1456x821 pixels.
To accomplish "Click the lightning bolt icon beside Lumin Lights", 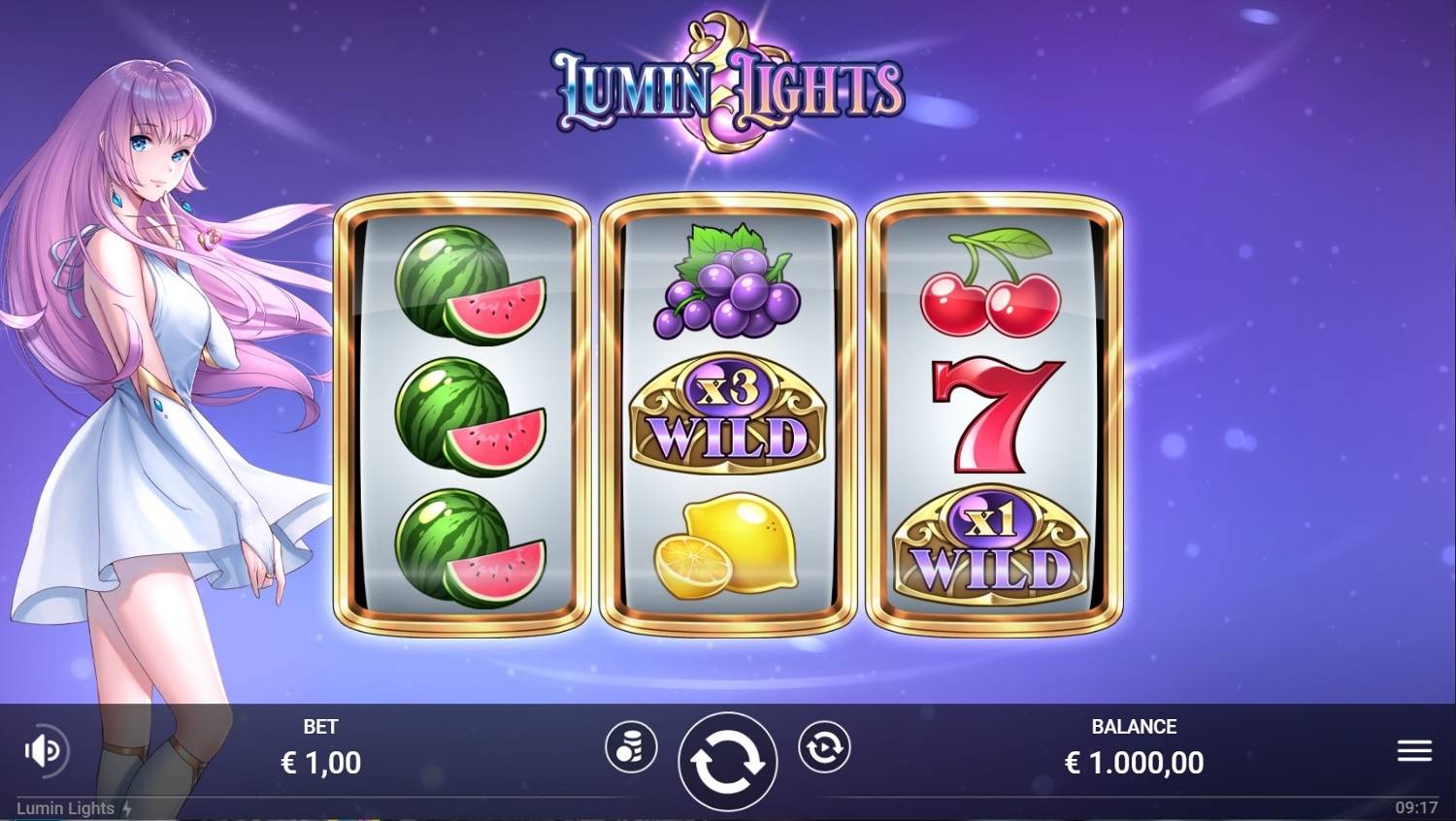I will click(127, 807).
